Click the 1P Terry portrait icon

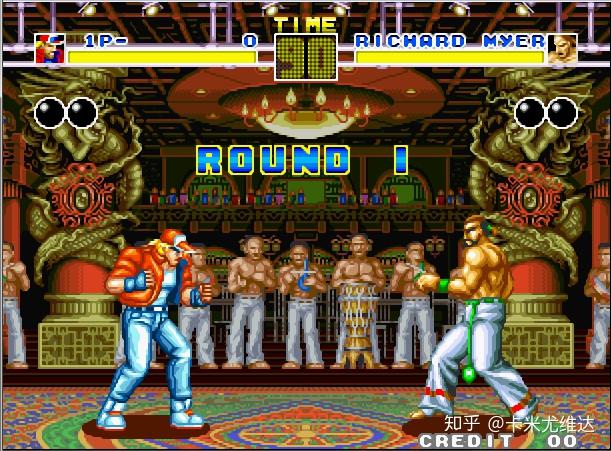point(49,48)
